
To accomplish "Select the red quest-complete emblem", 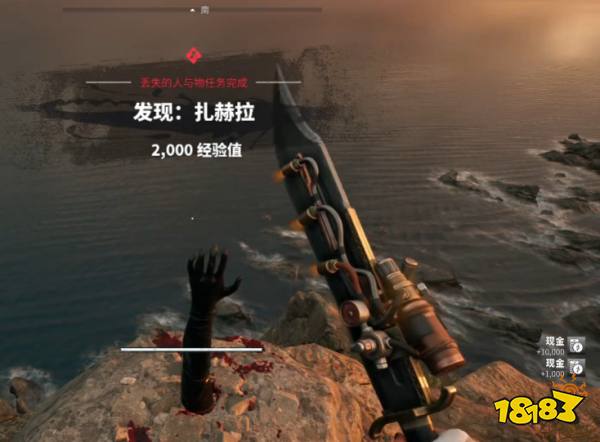I will pos(192,59).
